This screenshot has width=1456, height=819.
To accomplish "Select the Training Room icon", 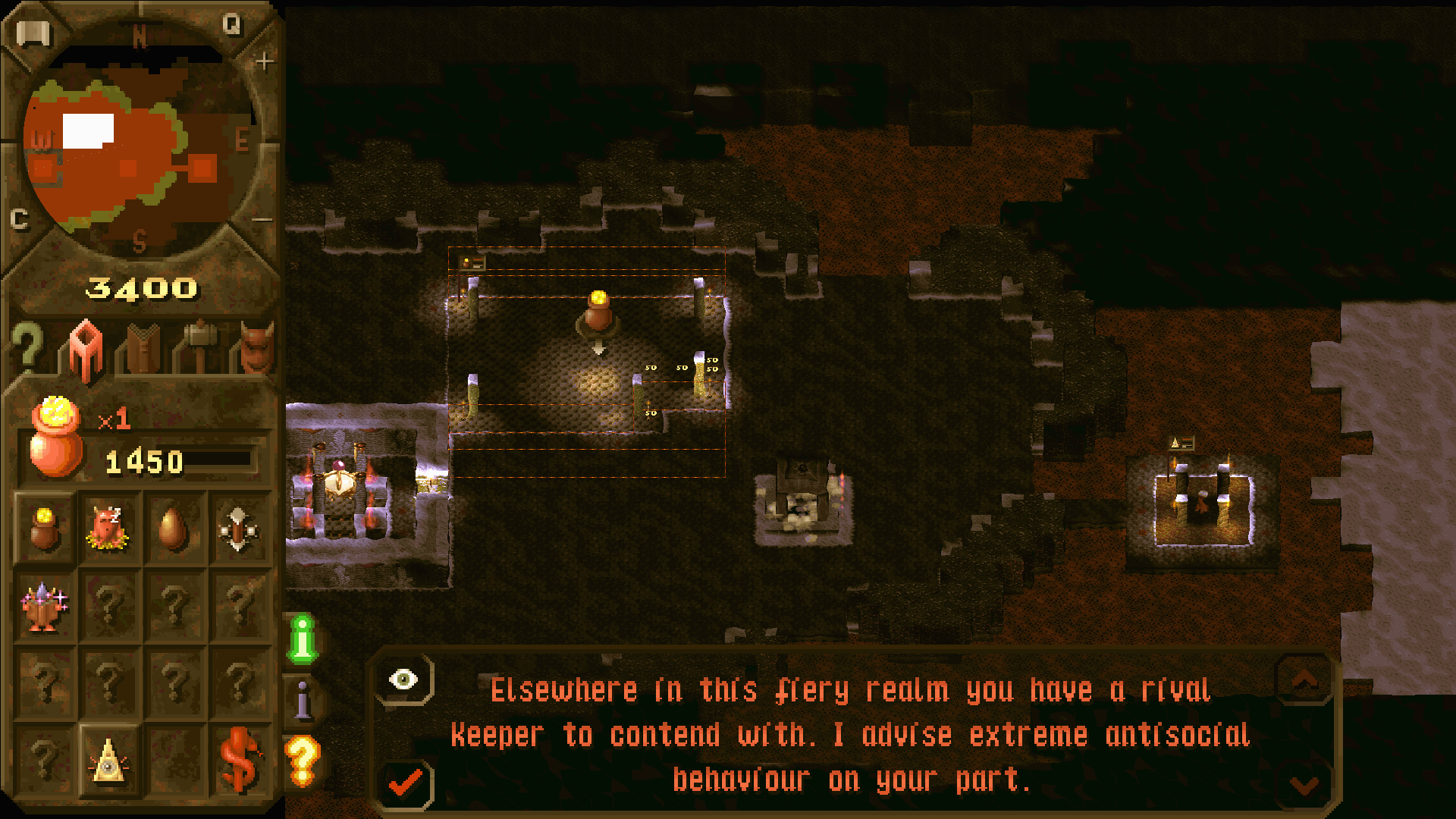I will (x=238, y=528).
